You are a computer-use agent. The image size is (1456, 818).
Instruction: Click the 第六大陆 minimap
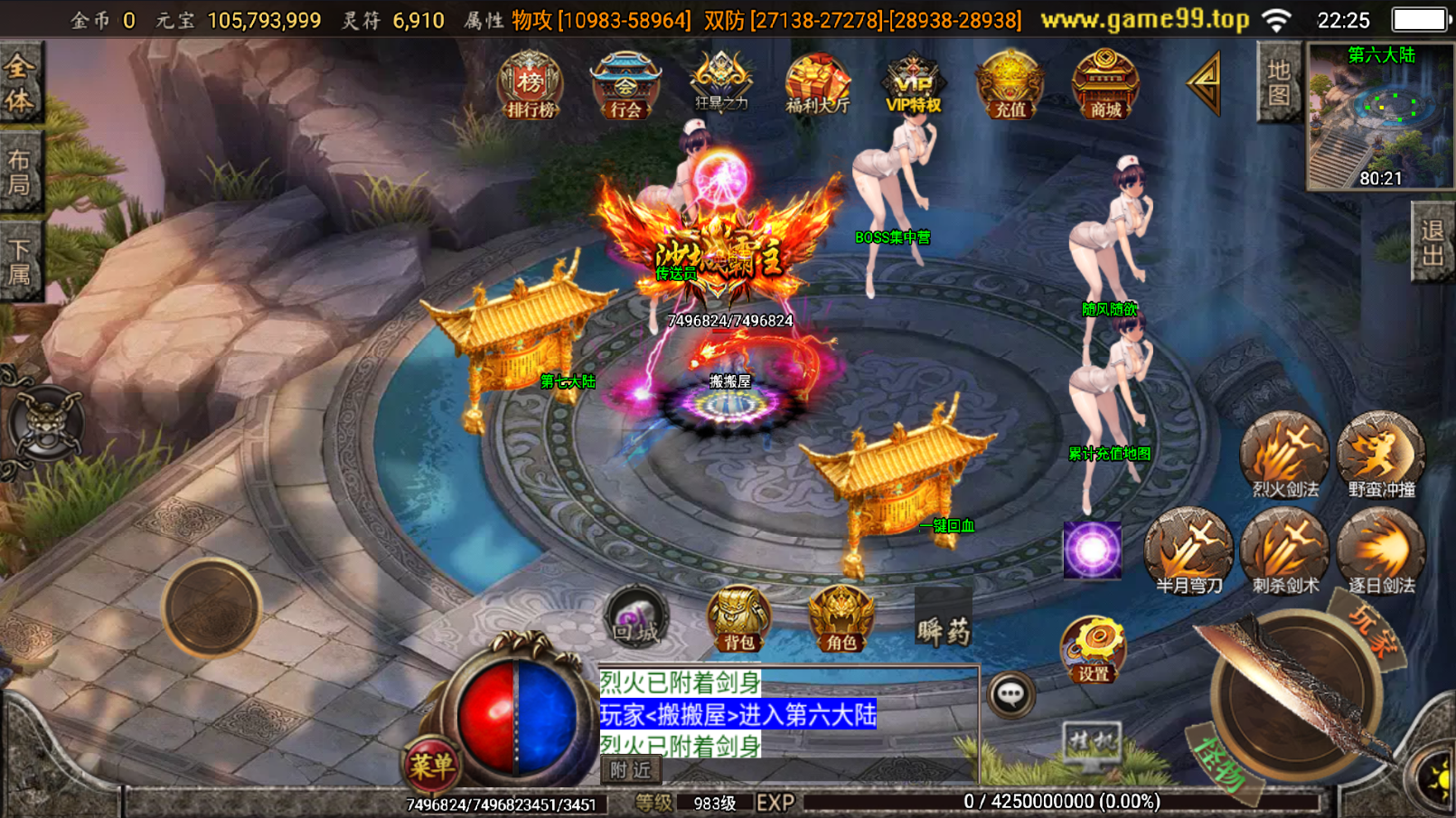(x=1380, y=118)
